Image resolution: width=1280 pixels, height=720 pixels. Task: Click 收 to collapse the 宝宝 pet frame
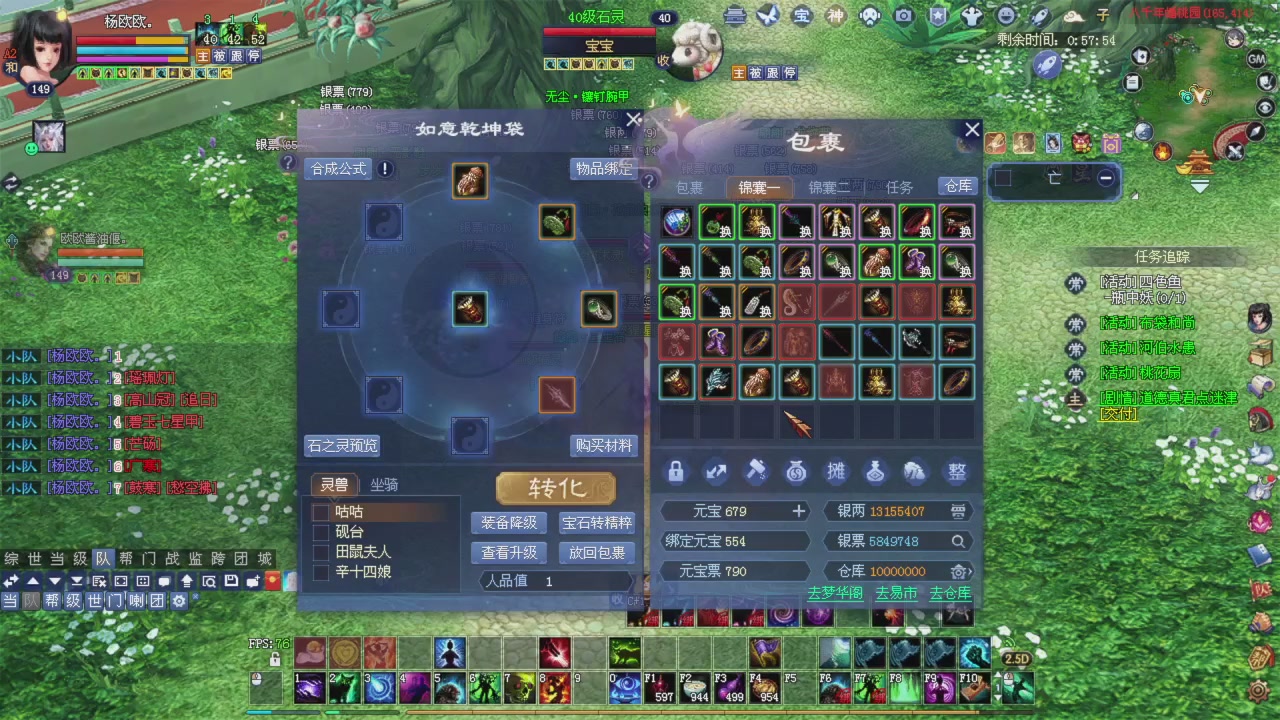point(662,60)
